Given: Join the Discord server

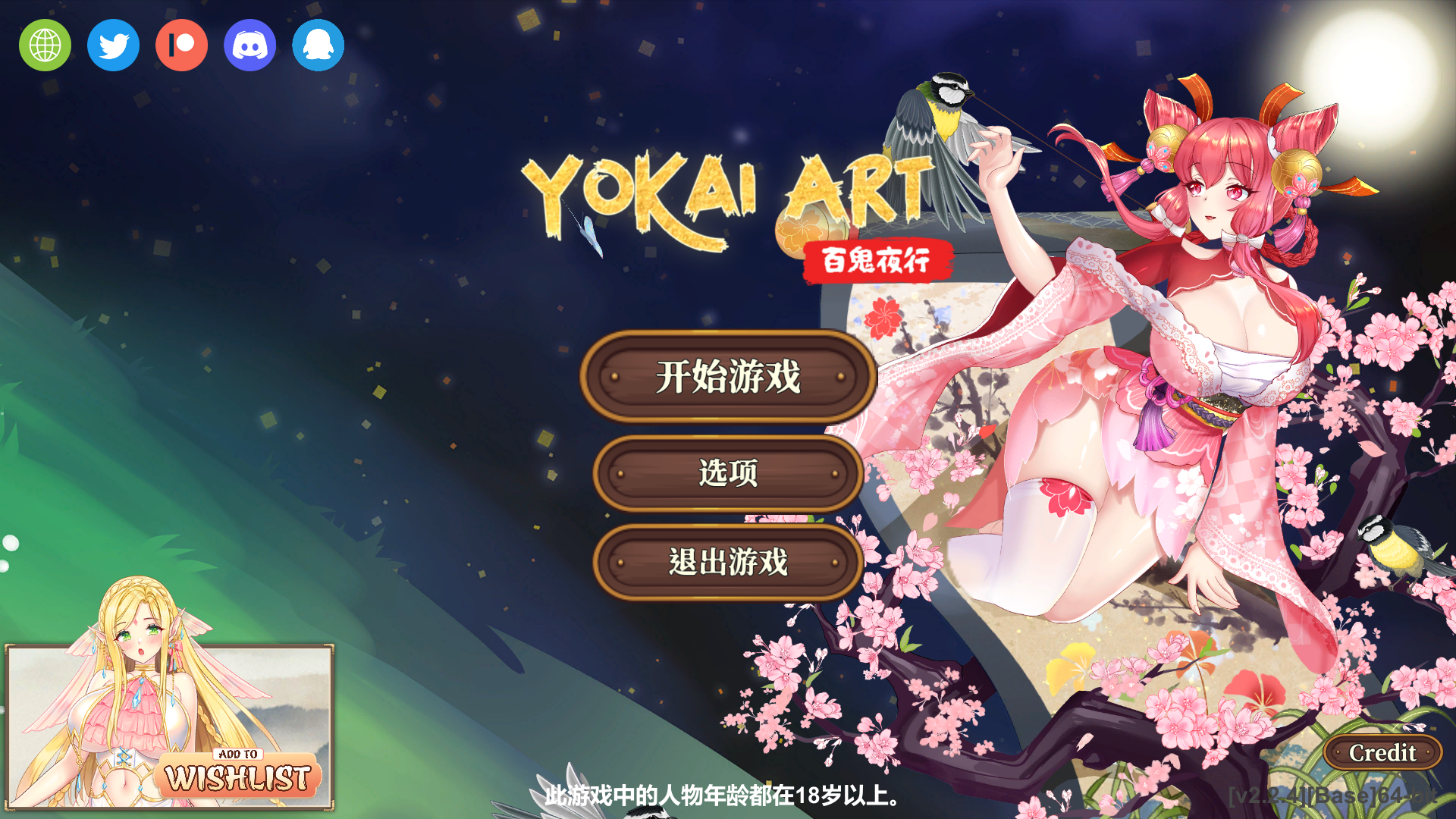Looking at the screenshot, I should pos(249,45).
